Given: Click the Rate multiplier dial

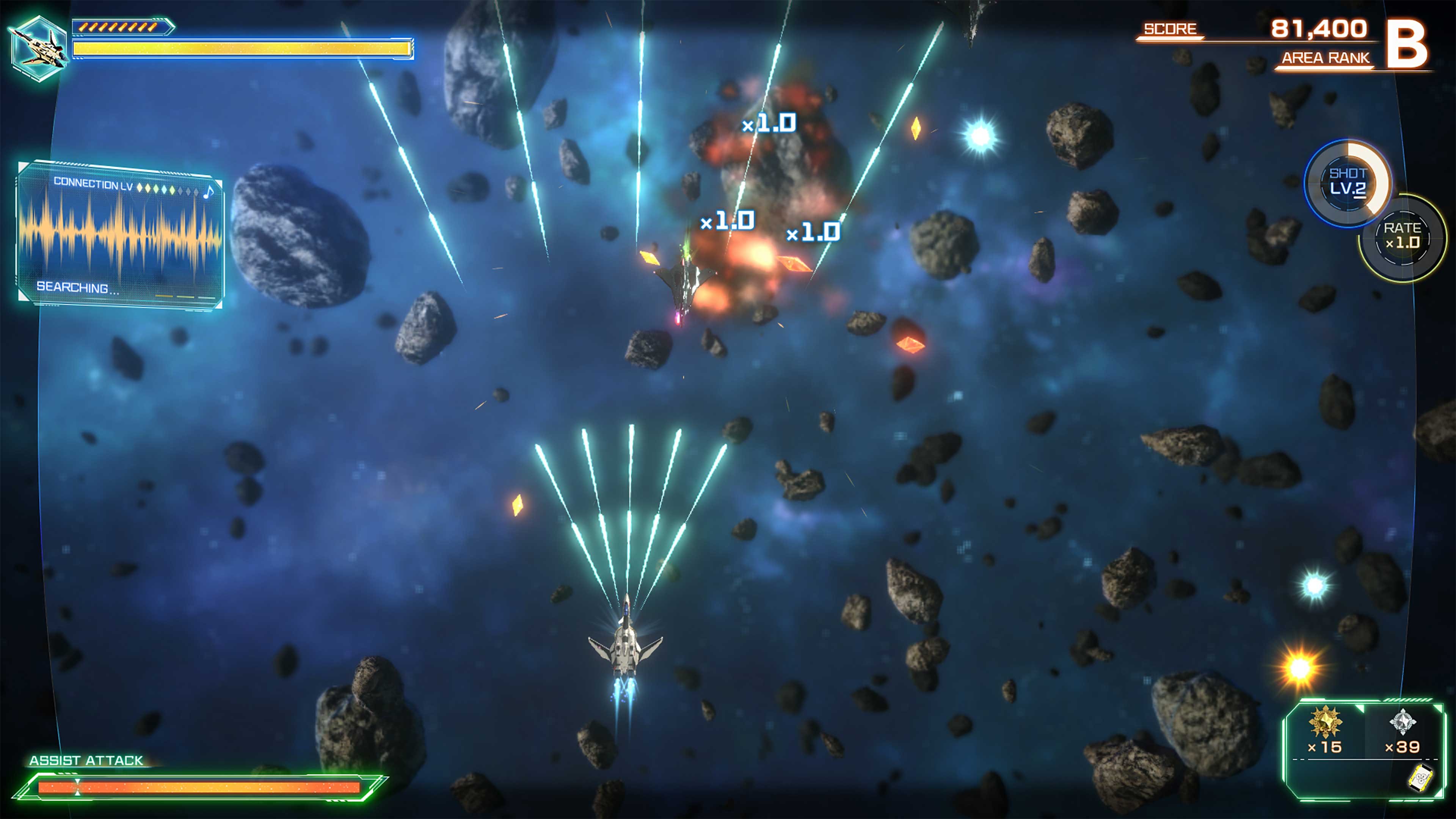Looking at the screenshot, I should tap(1402, 237).
